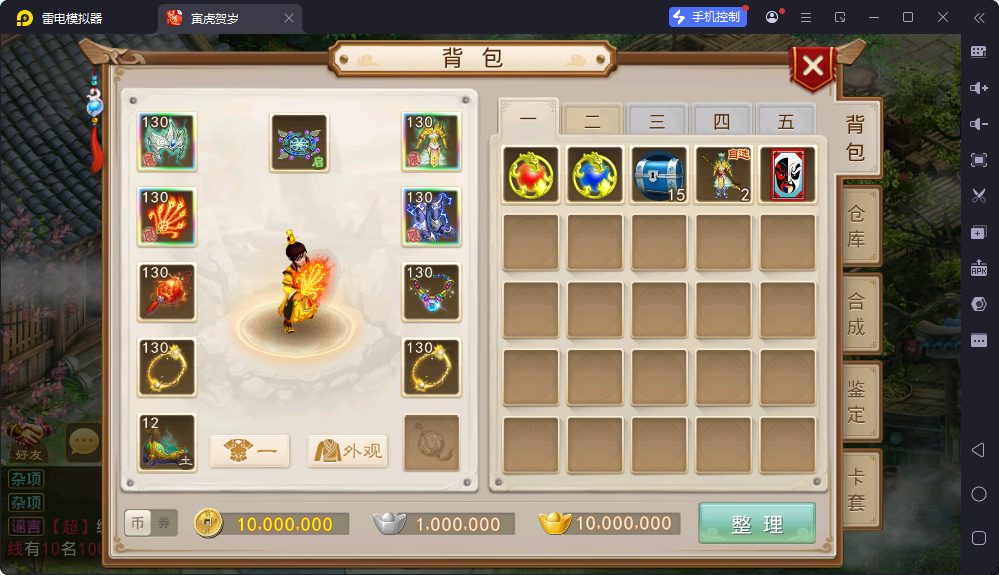Screen dimensions: 999x575
Task: Inspect the equipped flaming fan weapon slot
Action: [167, 217]
